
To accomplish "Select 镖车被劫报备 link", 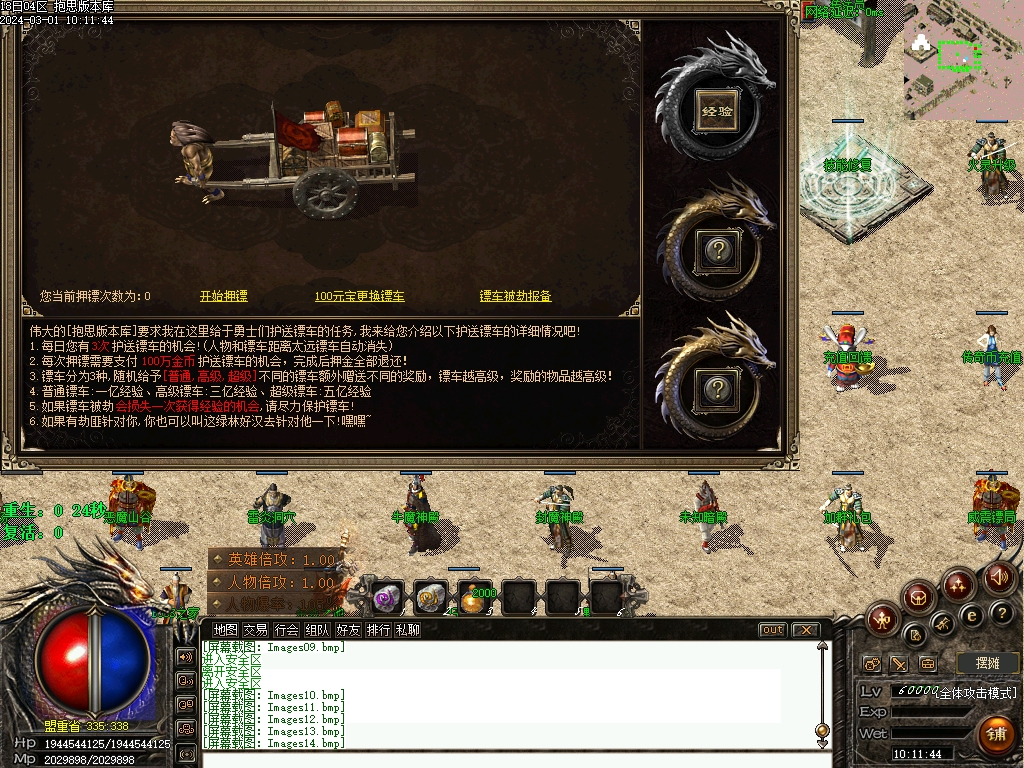I will click(x=516, y=296).
